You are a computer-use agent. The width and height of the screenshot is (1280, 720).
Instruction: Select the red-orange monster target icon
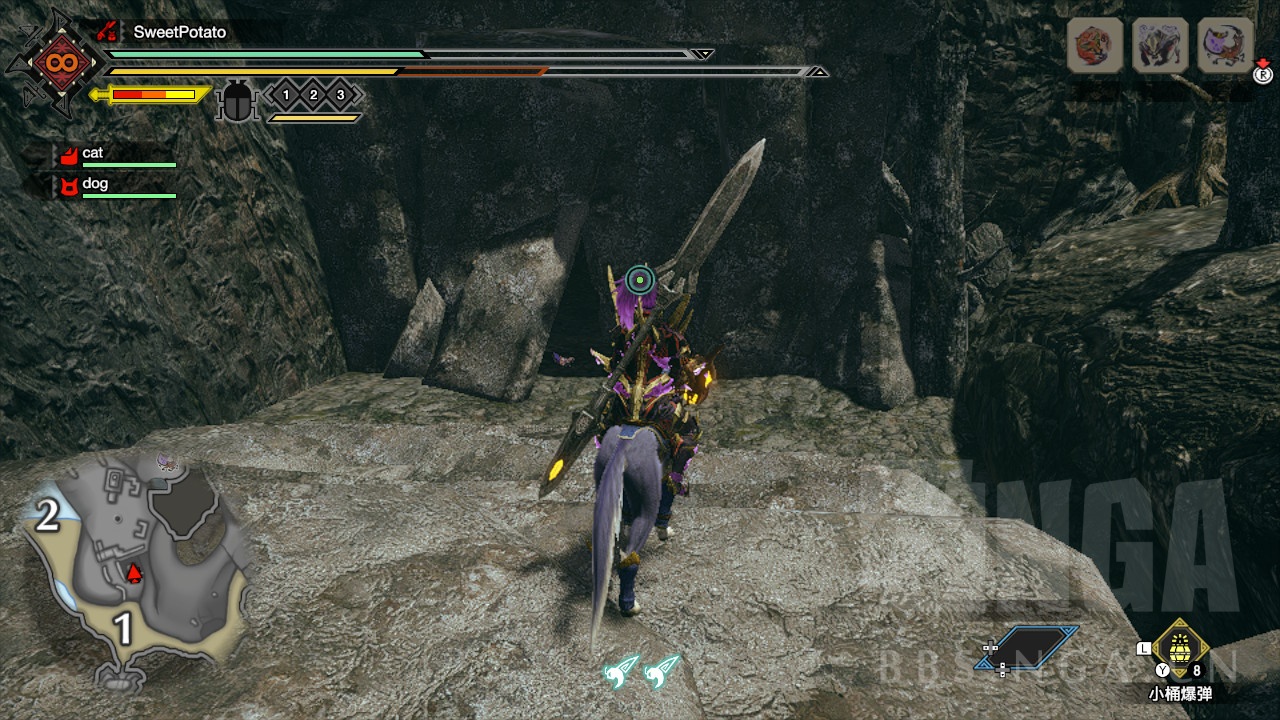pos(1095,45)
